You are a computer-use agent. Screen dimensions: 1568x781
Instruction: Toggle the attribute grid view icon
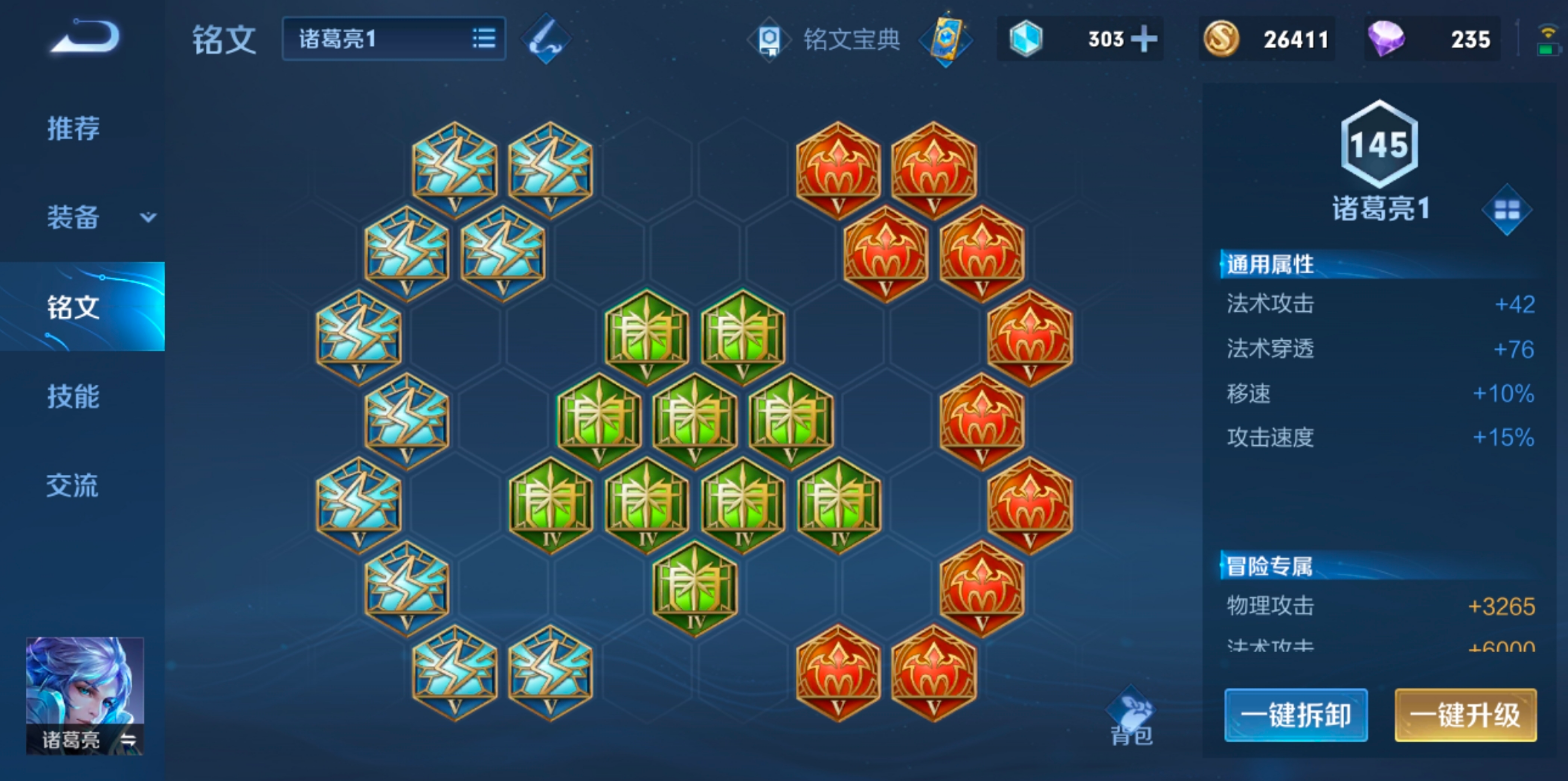pos(1506,209)
